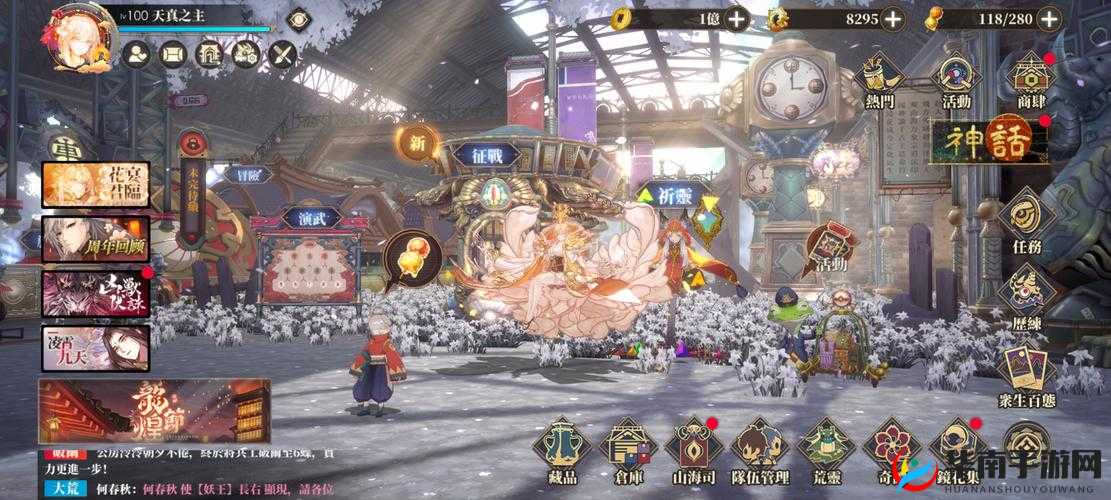Open the 藏品 collection menu
Image resolution: width=1111 pixels, height=500 pixels.
click(x=561, y=451)
